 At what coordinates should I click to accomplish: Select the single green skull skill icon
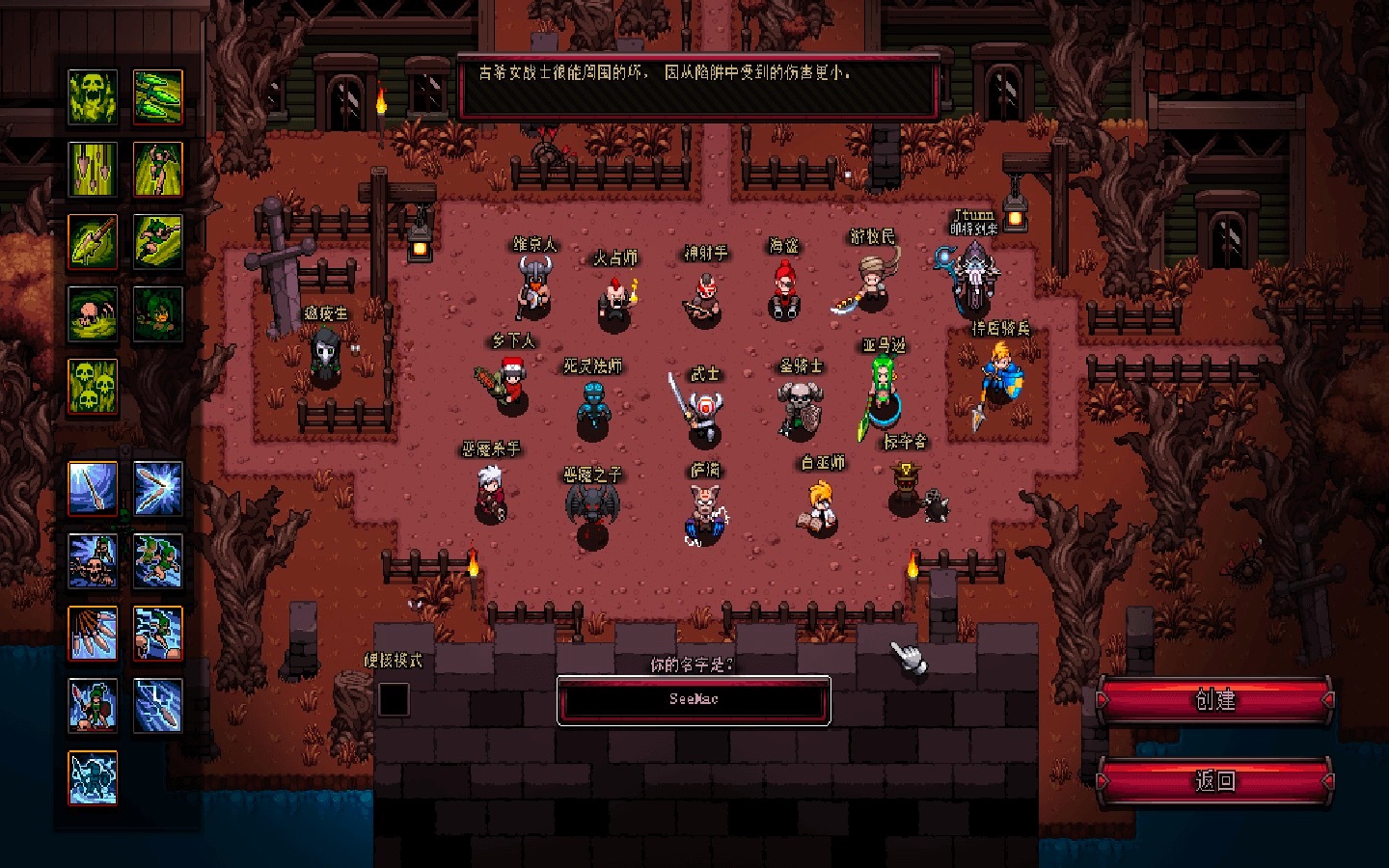93,96
